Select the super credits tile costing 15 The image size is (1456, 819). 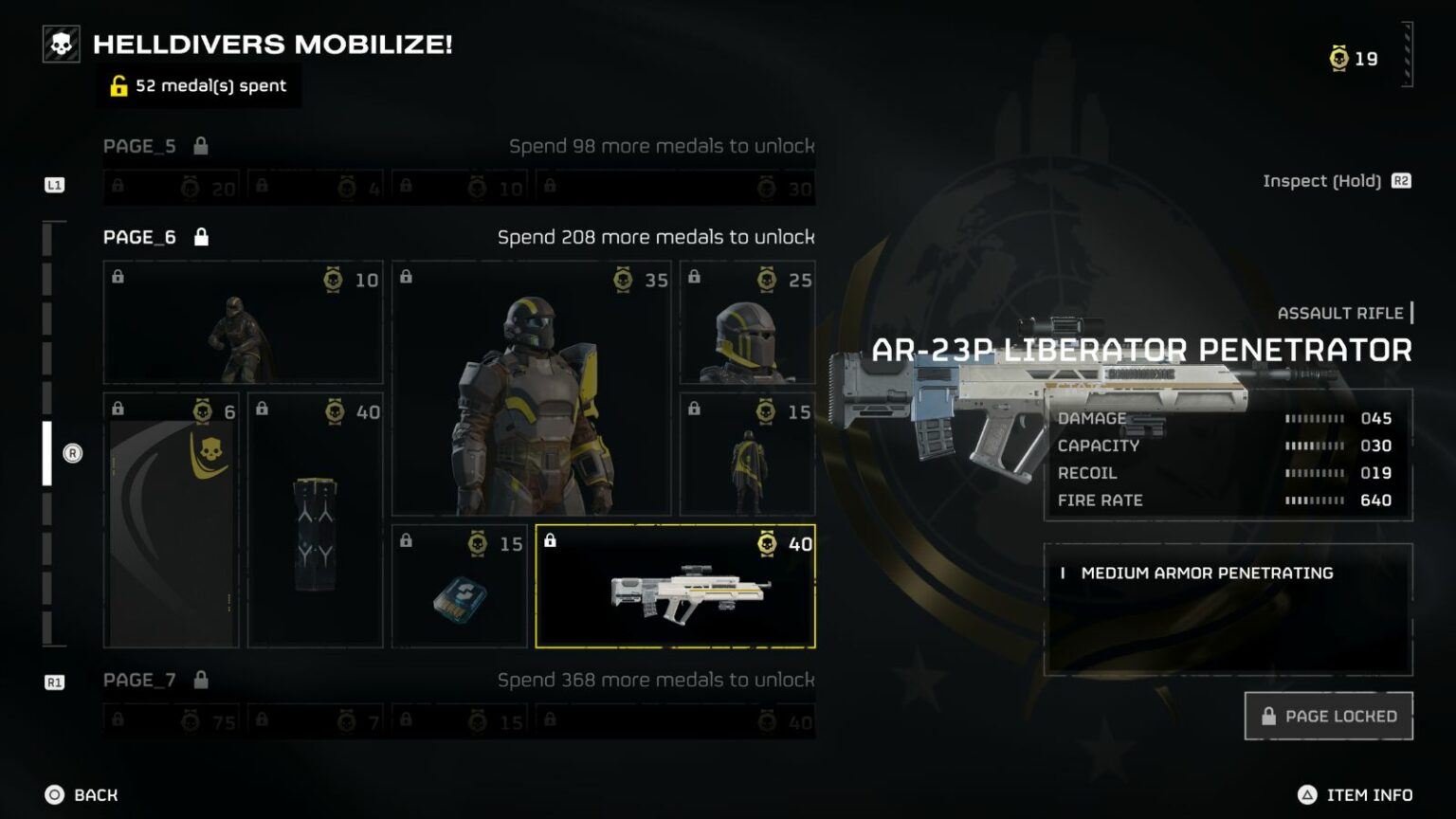click(x=459, y=587)
